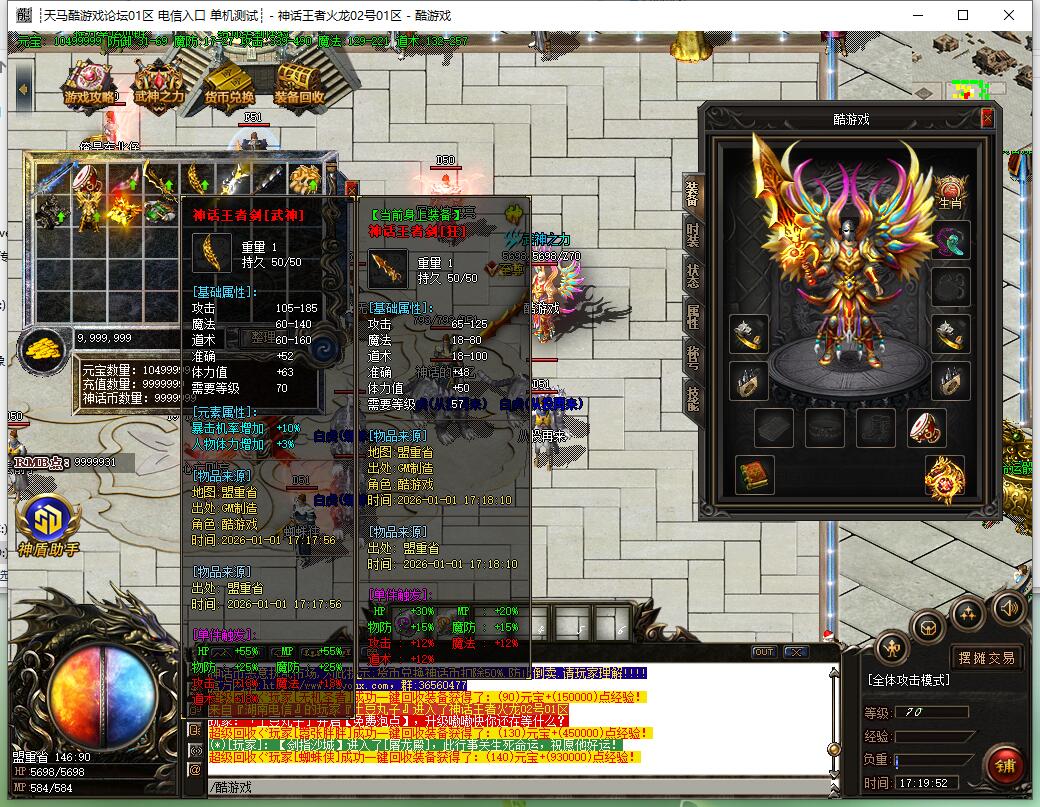Maximize the game window

[963, 15]
